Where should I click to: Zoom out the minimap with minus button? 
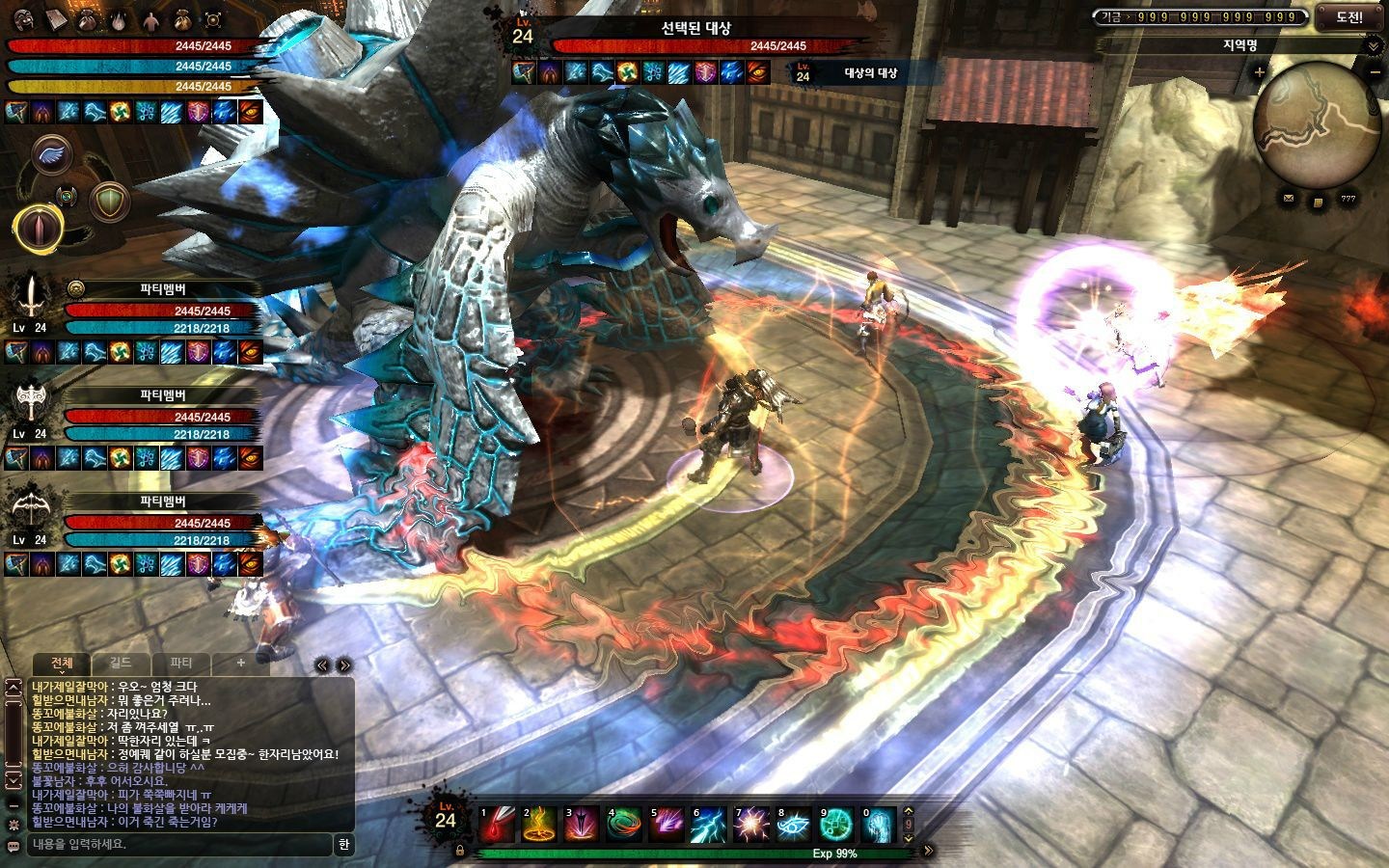click(x=1375, y=72)
